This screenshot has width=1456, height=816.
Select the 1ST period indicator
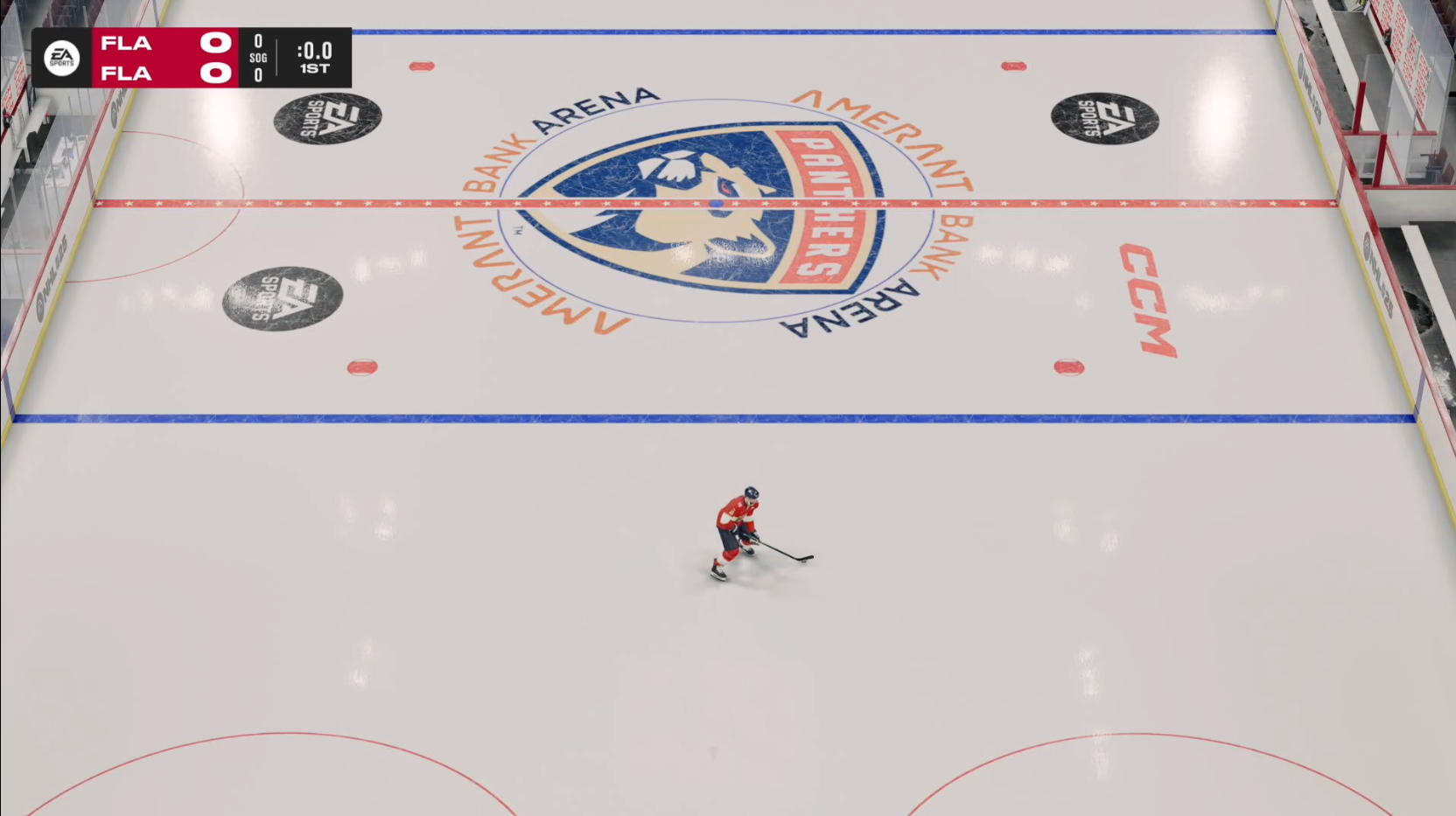[315, 69]
